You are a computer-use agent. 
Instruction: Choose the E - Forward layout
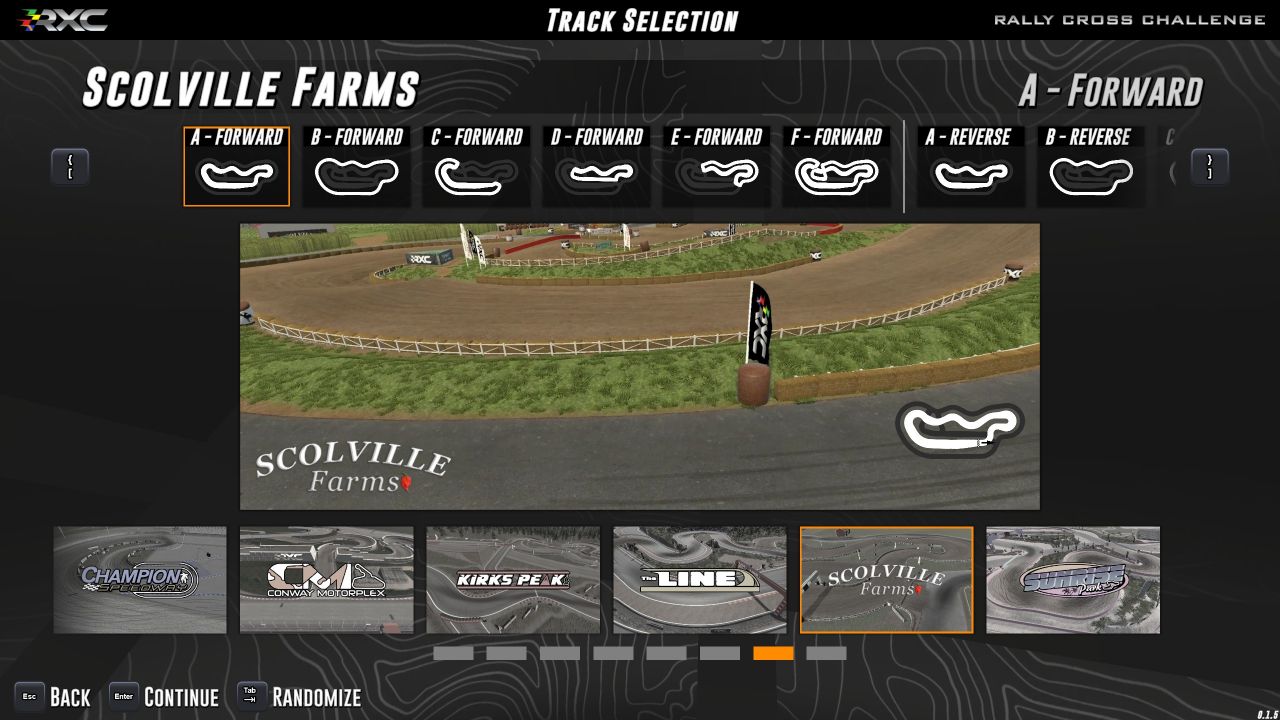[x=717, y=167]
